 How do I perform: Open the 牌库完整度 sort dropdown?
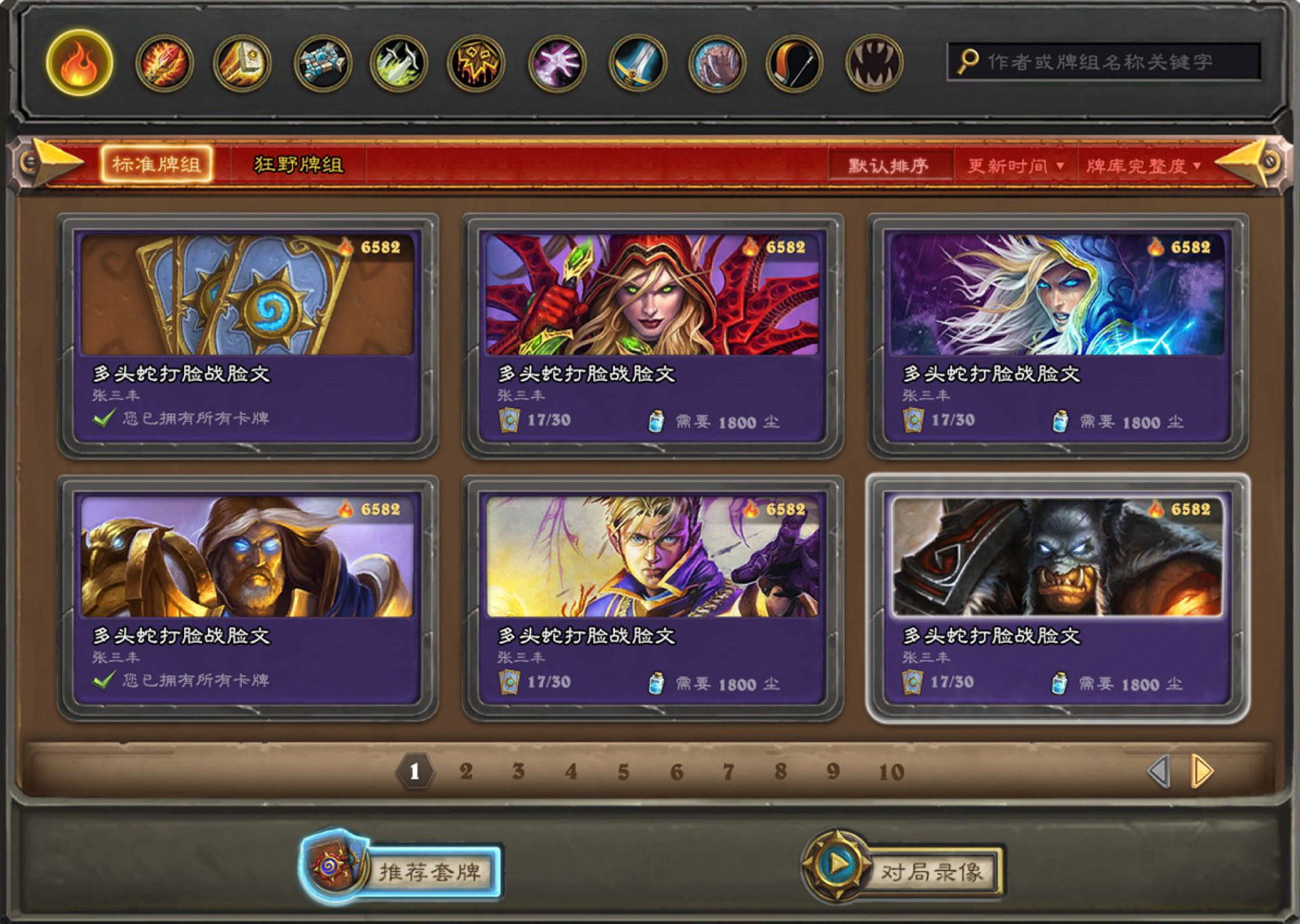point(1143,166)
